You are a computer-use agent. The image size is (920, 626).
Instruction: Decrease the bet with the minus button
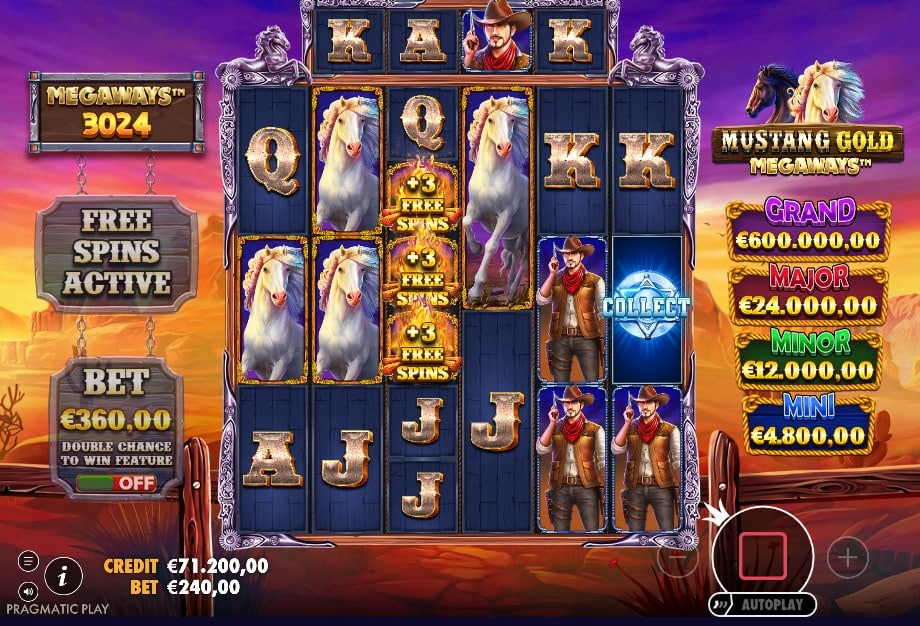click(x=677, y=558)
